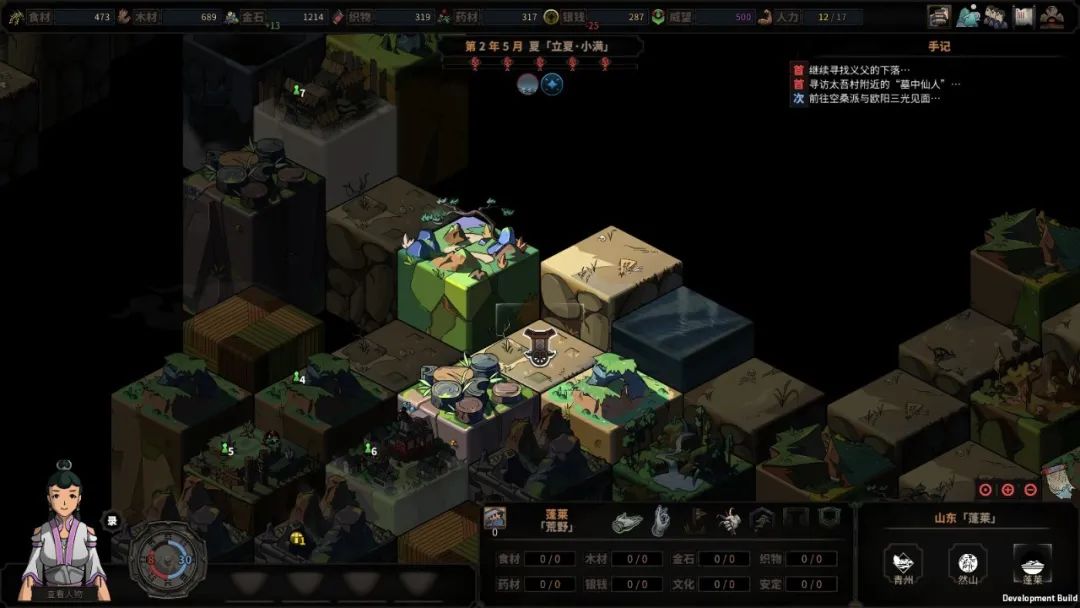1080x608 pixels.
Task: Open the mountain and moon icon
Action: (967, 16)
